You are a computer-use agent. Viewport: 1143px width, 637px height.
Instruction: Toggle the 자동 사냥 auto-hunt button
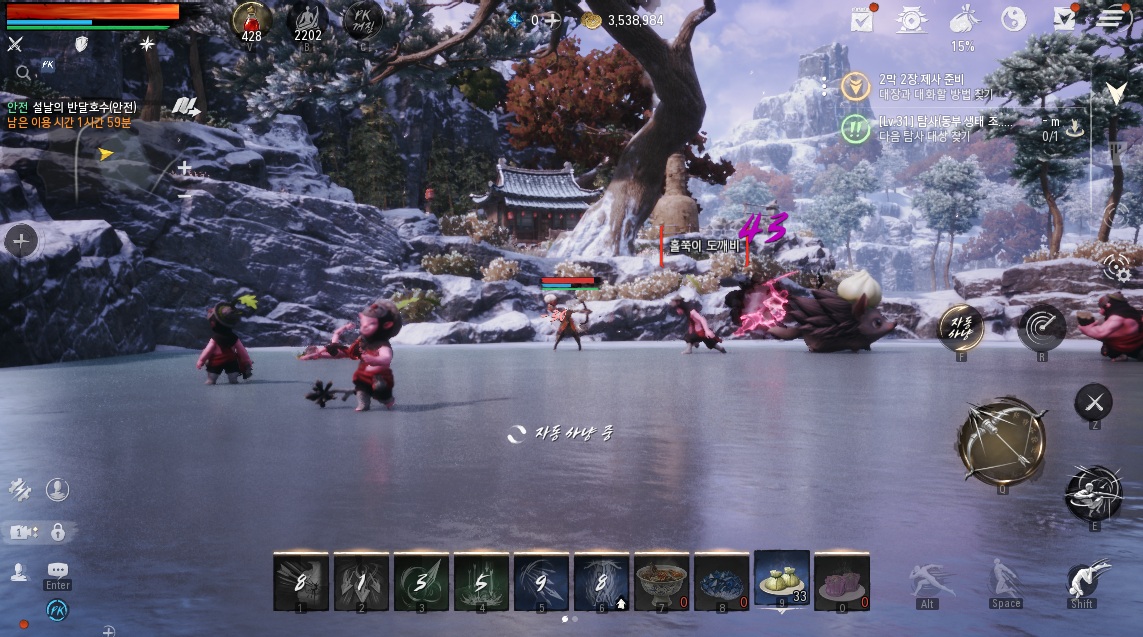pyautogui.click(x=961, y=326)
